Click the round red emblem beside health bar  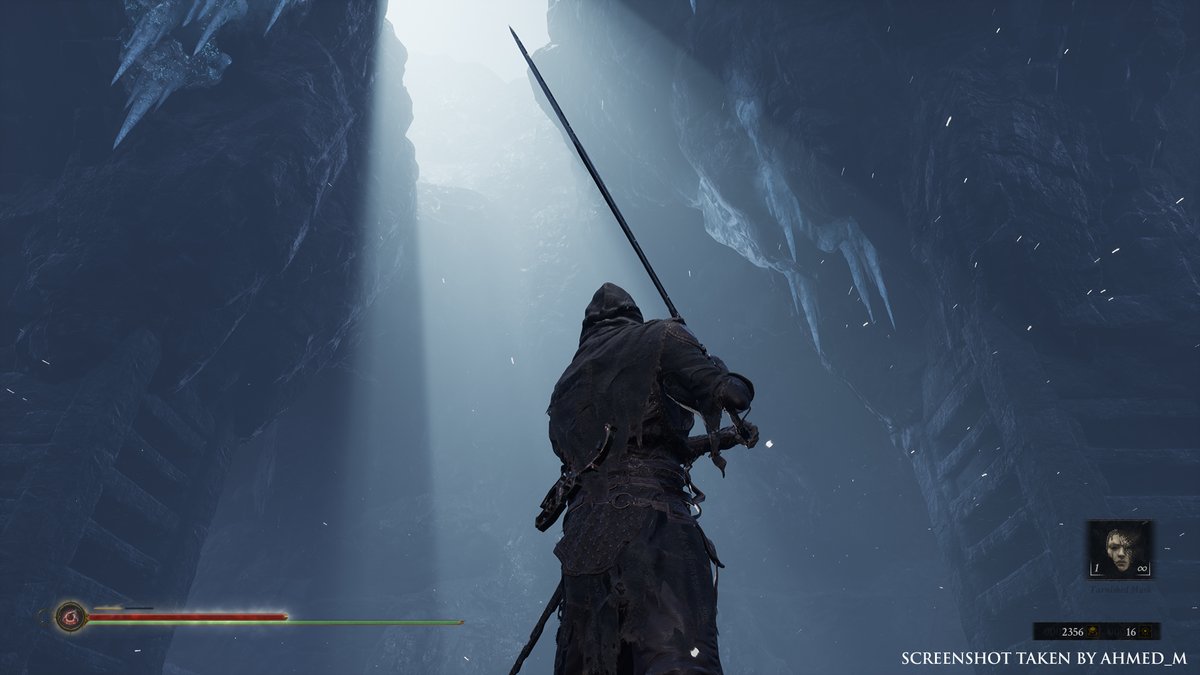point(71,615)
